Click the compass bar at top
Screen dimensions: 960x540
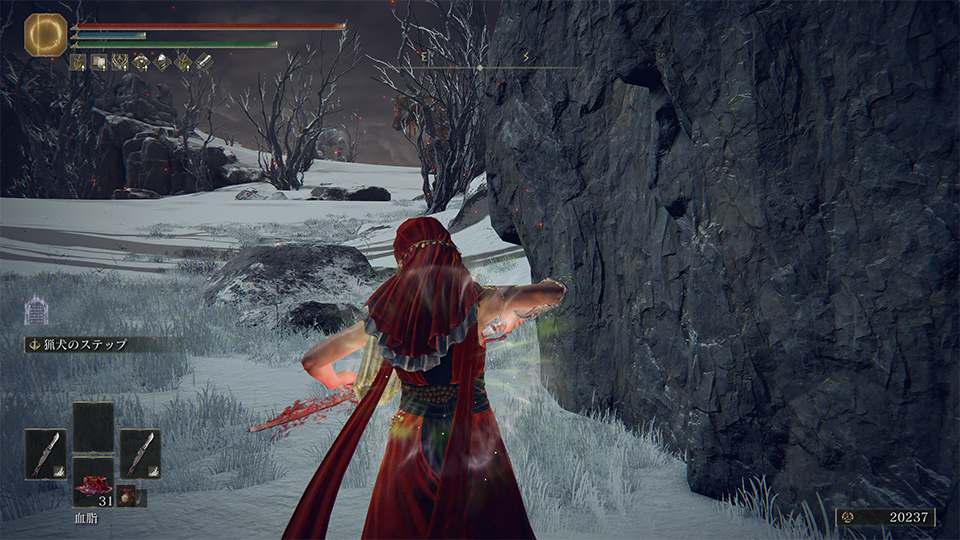(480, 66)
